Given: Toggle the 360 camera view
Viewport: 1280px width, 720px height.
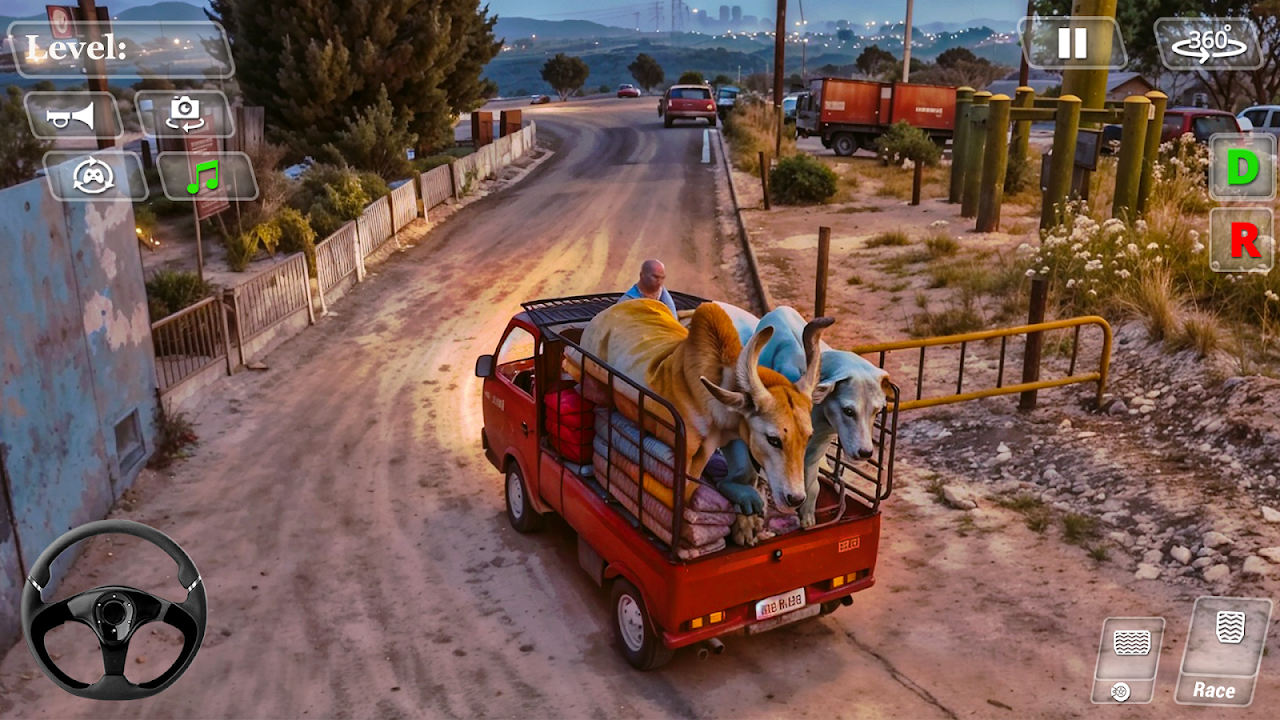Looking at the screenshot, I should (1209, 44).
